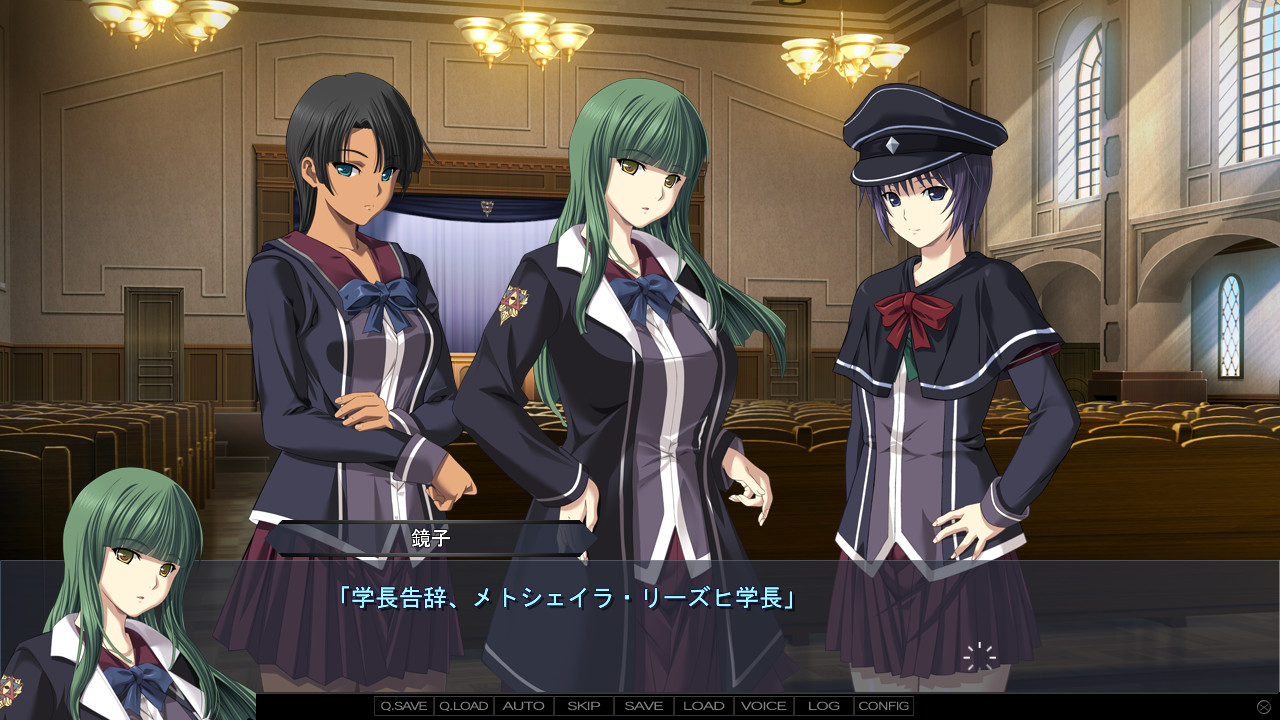Open the SAVE menu
This screenshot has height=720, width=1280.
pyautogui.click(x=644, y=706)
